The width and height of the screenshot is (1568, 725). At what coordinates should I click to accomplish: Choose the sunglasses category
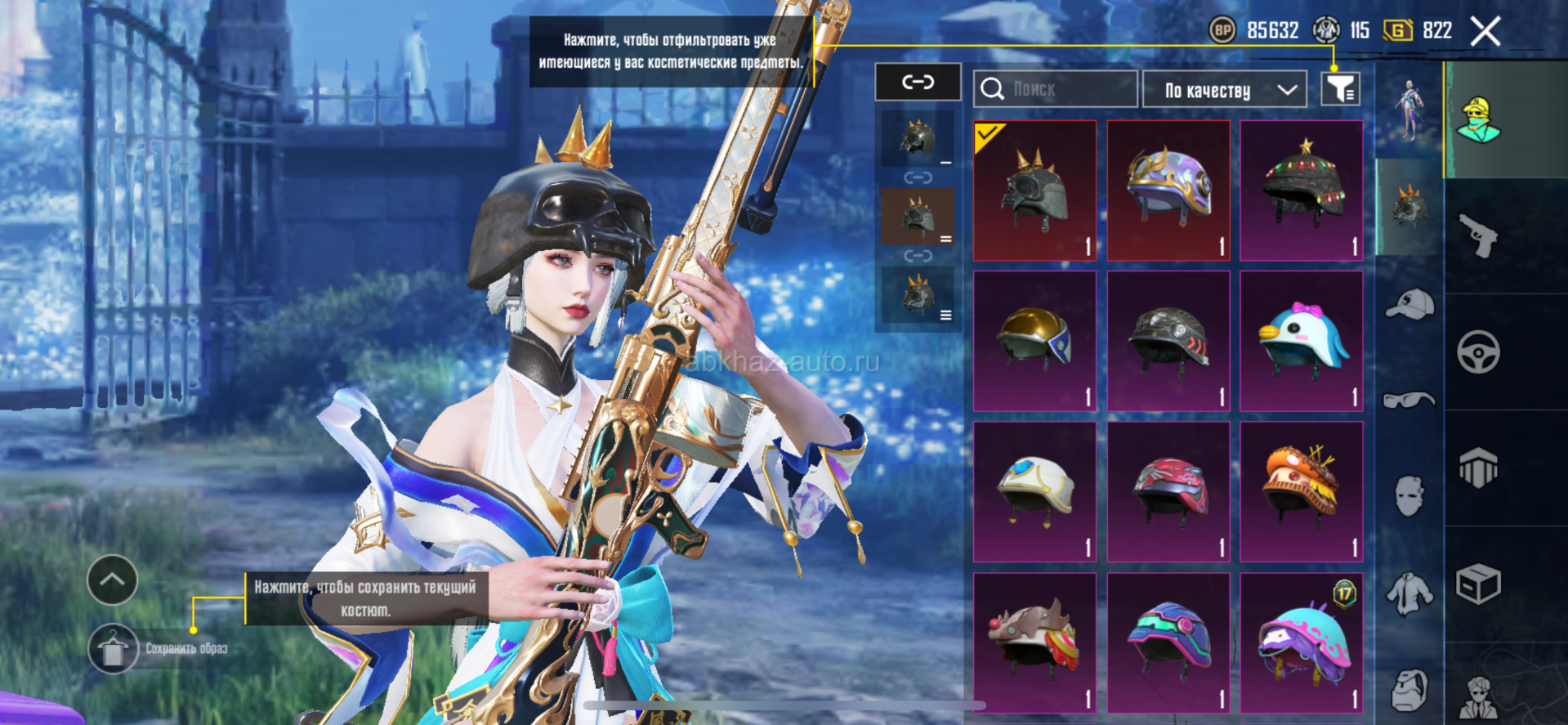(1409, 400)
